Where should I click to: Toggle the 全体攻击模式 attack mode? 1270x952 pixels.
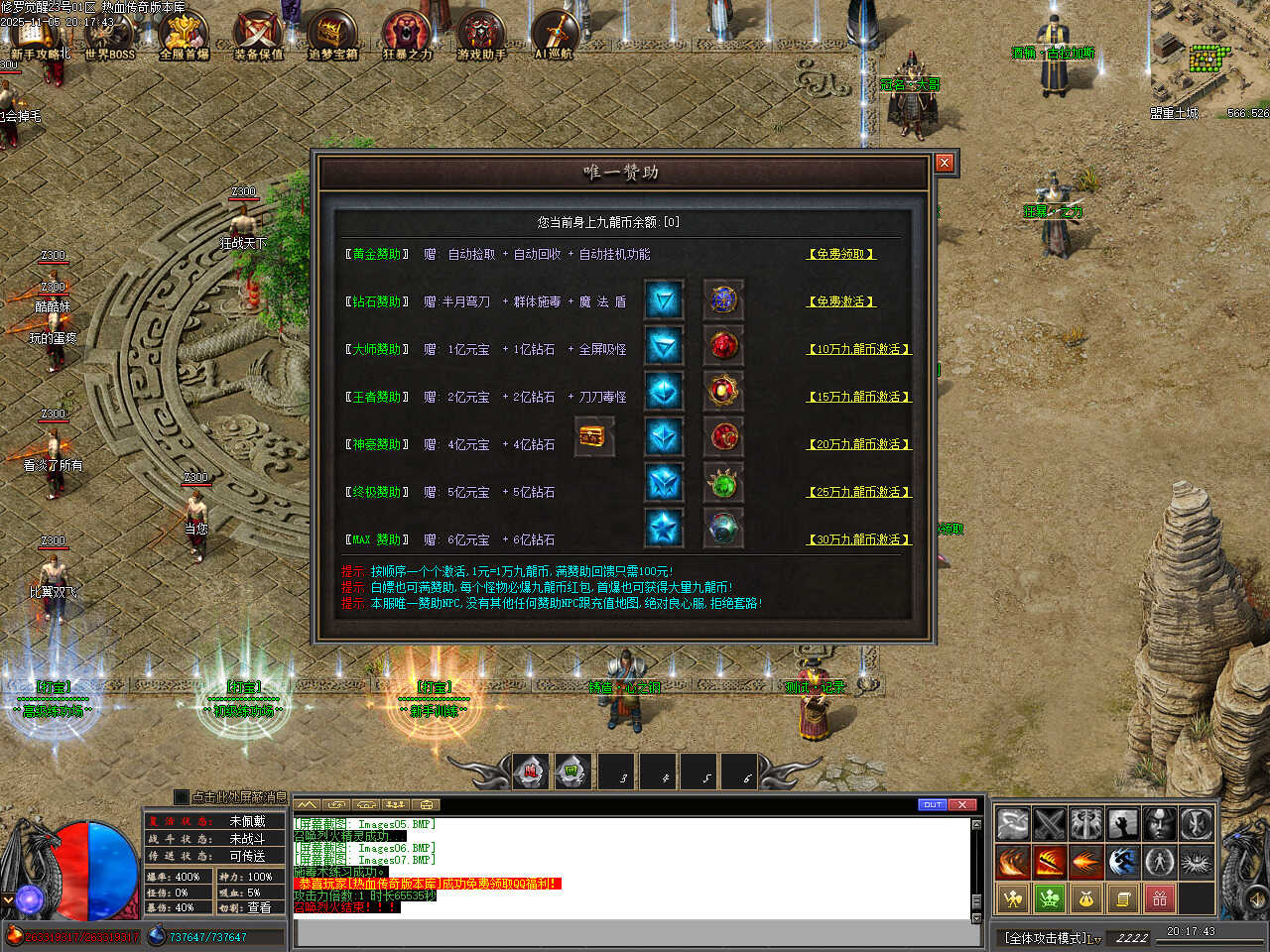click(1052, 937)
